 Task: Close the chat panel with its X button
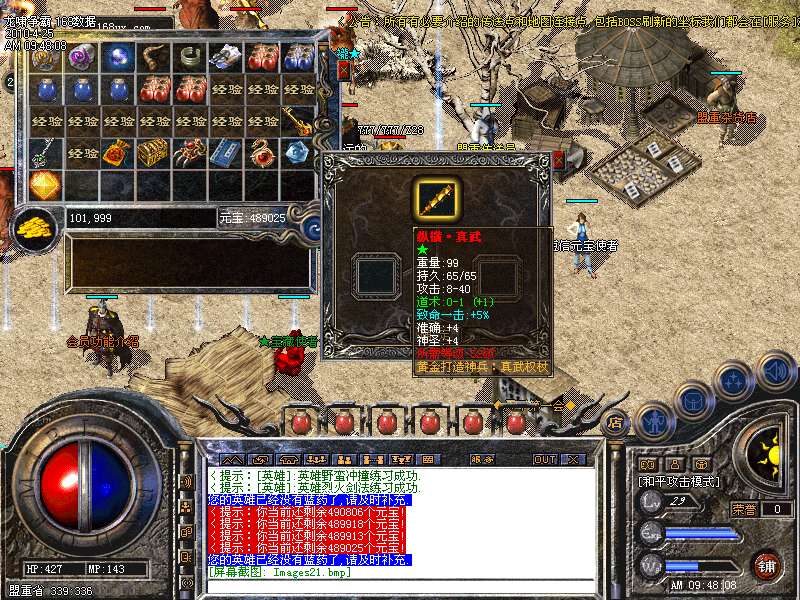point(573,459)
